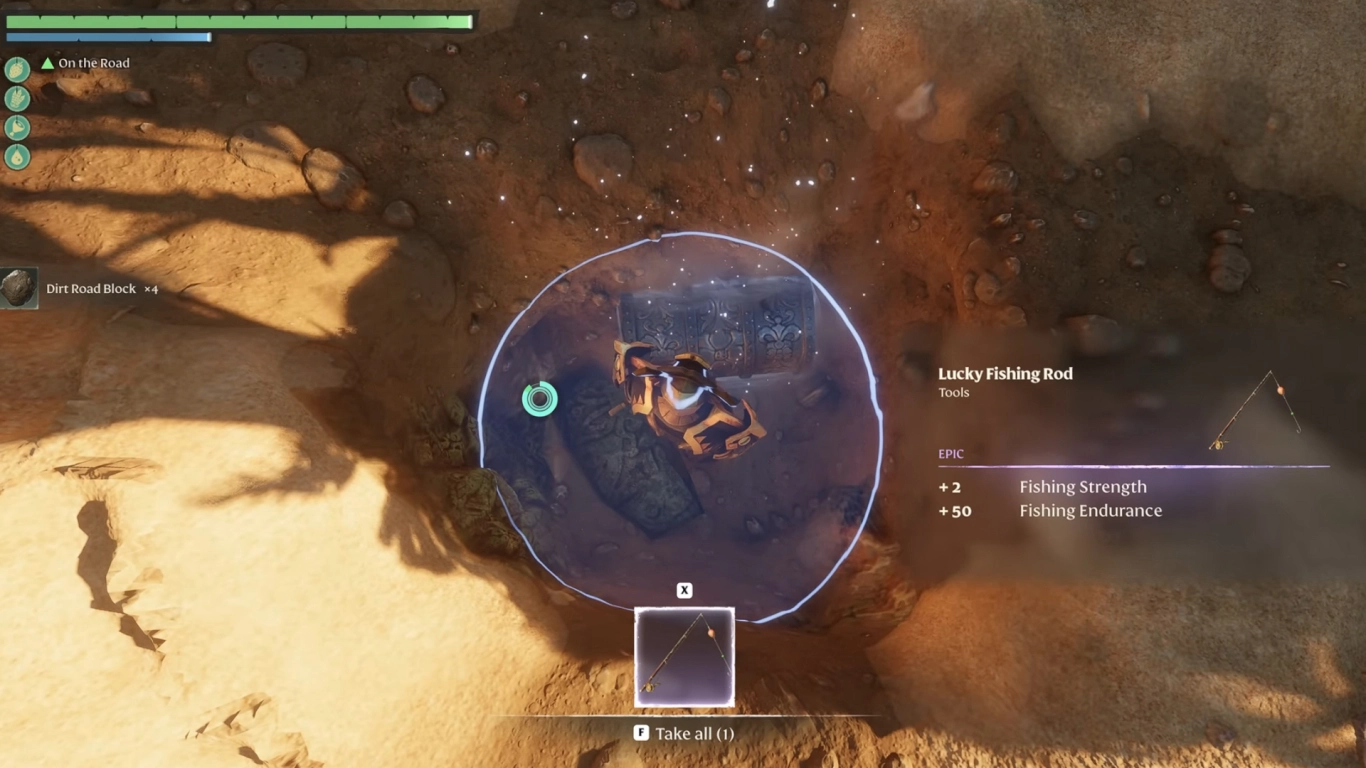Click the blue stamina bar
This screenshot has width=1366, height=768.
[110, 38]
